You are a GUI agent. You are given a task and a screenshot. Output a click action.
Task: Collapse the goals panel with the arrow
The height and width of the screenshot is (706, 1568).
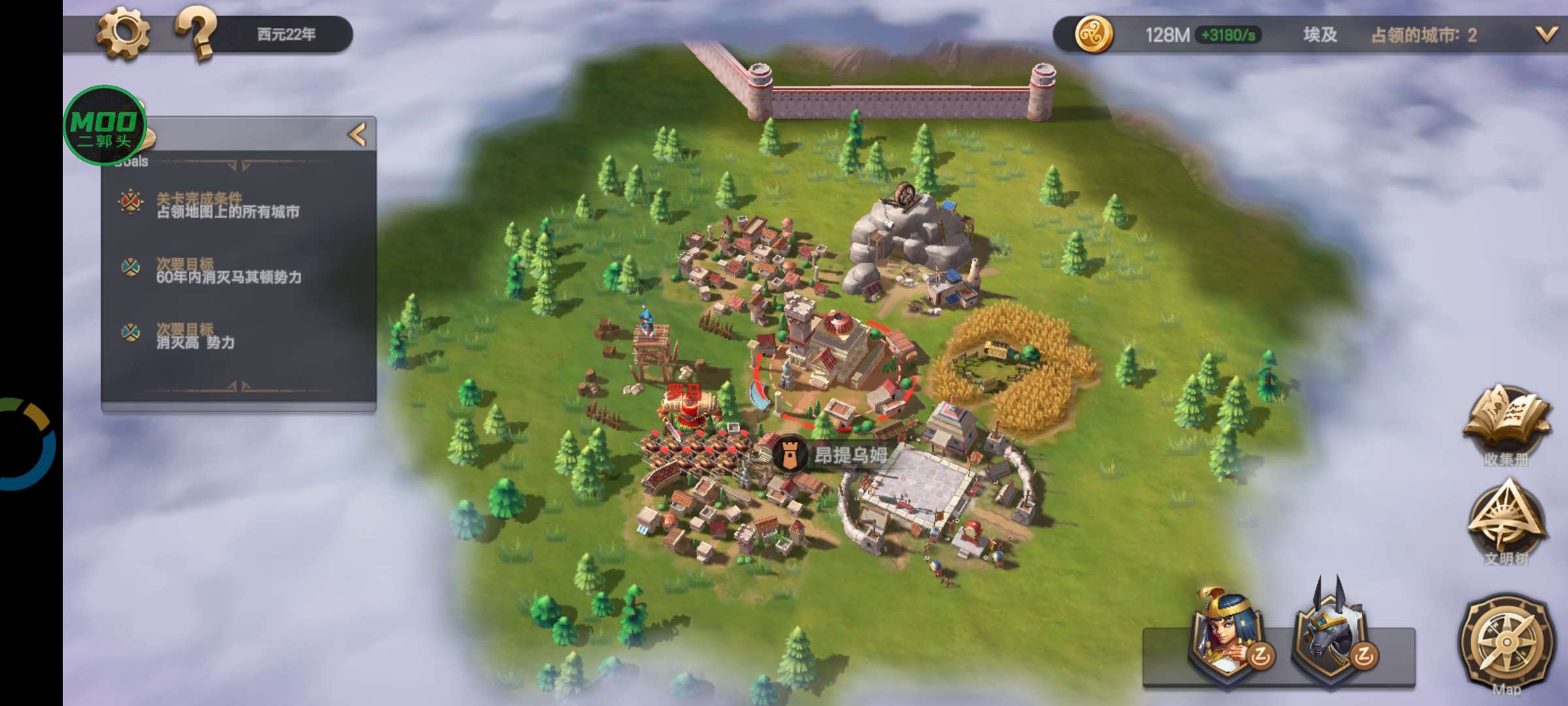[x=357, y=135]
